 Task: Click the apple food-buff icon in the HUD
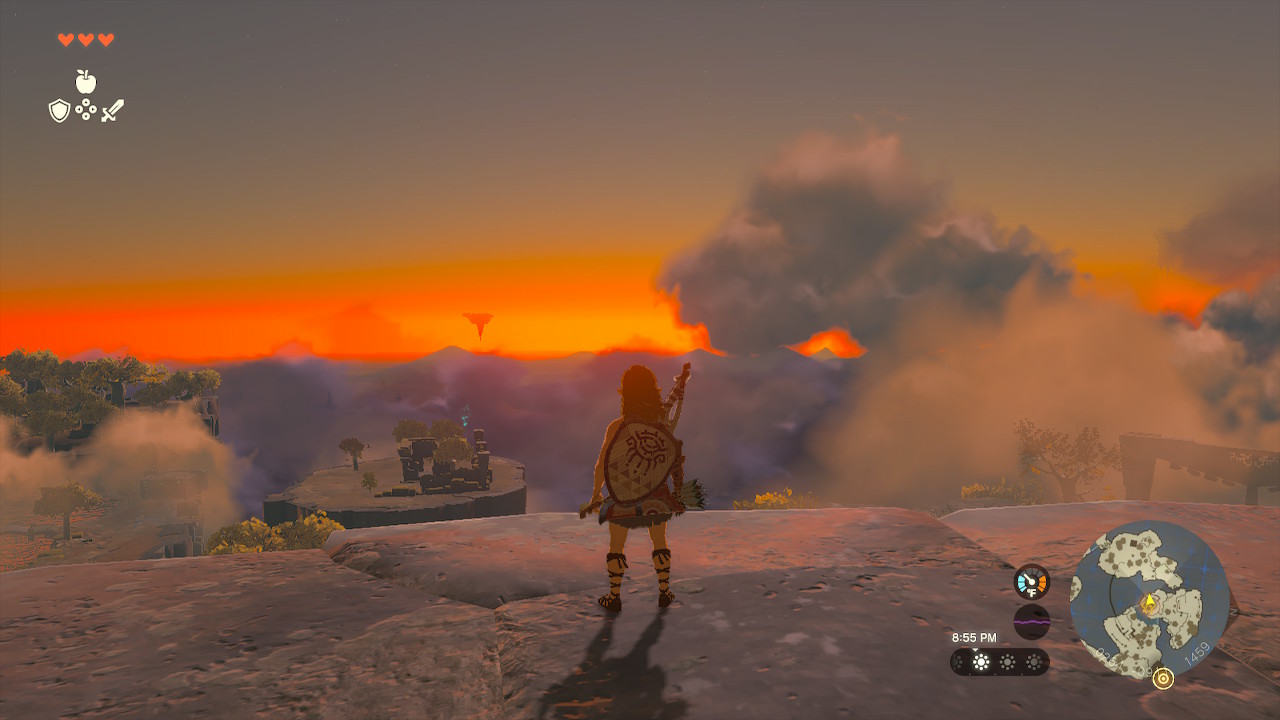[85, 81]
